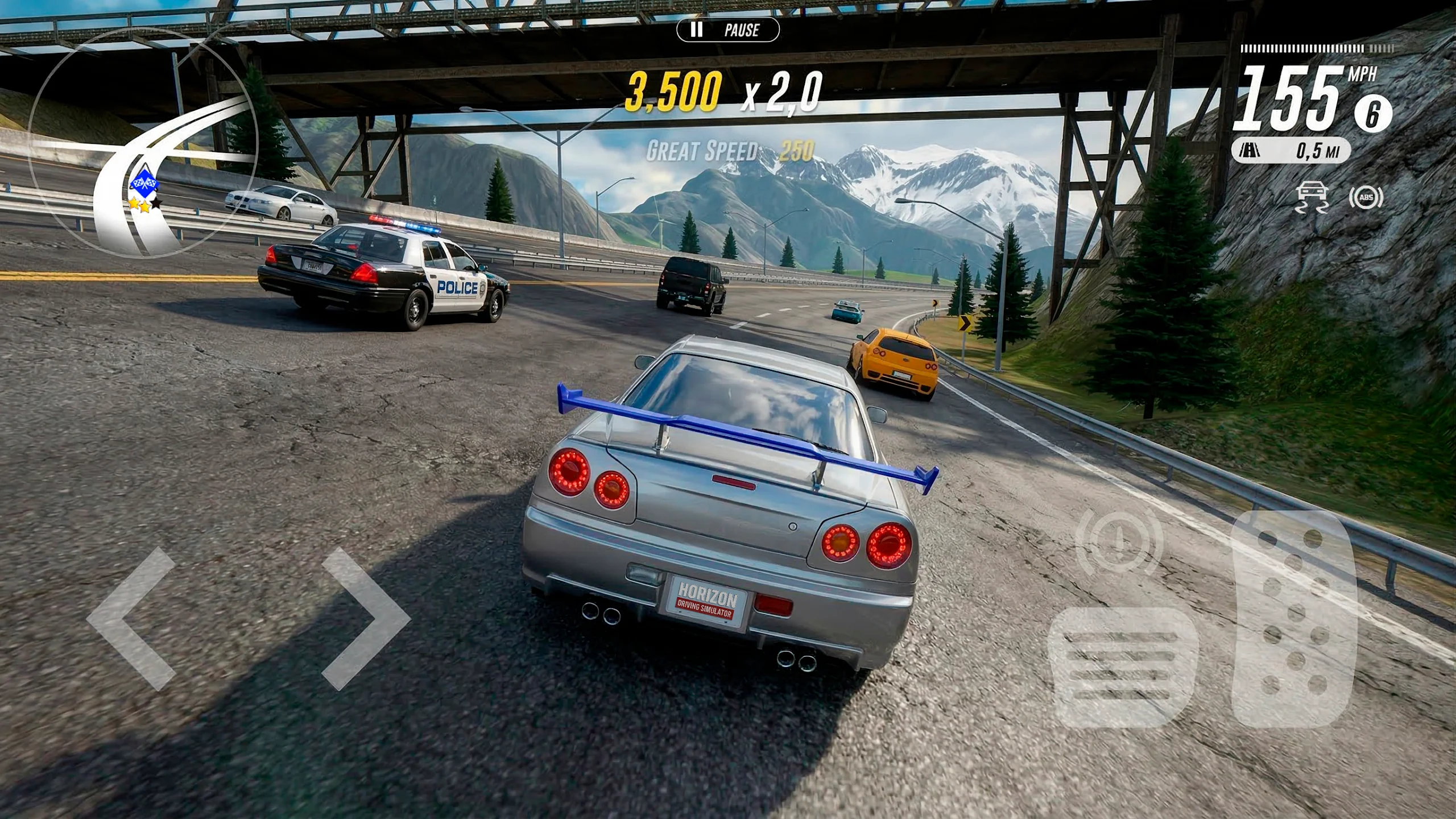
Task: Hit the gas pedal
Action: 1293,619
